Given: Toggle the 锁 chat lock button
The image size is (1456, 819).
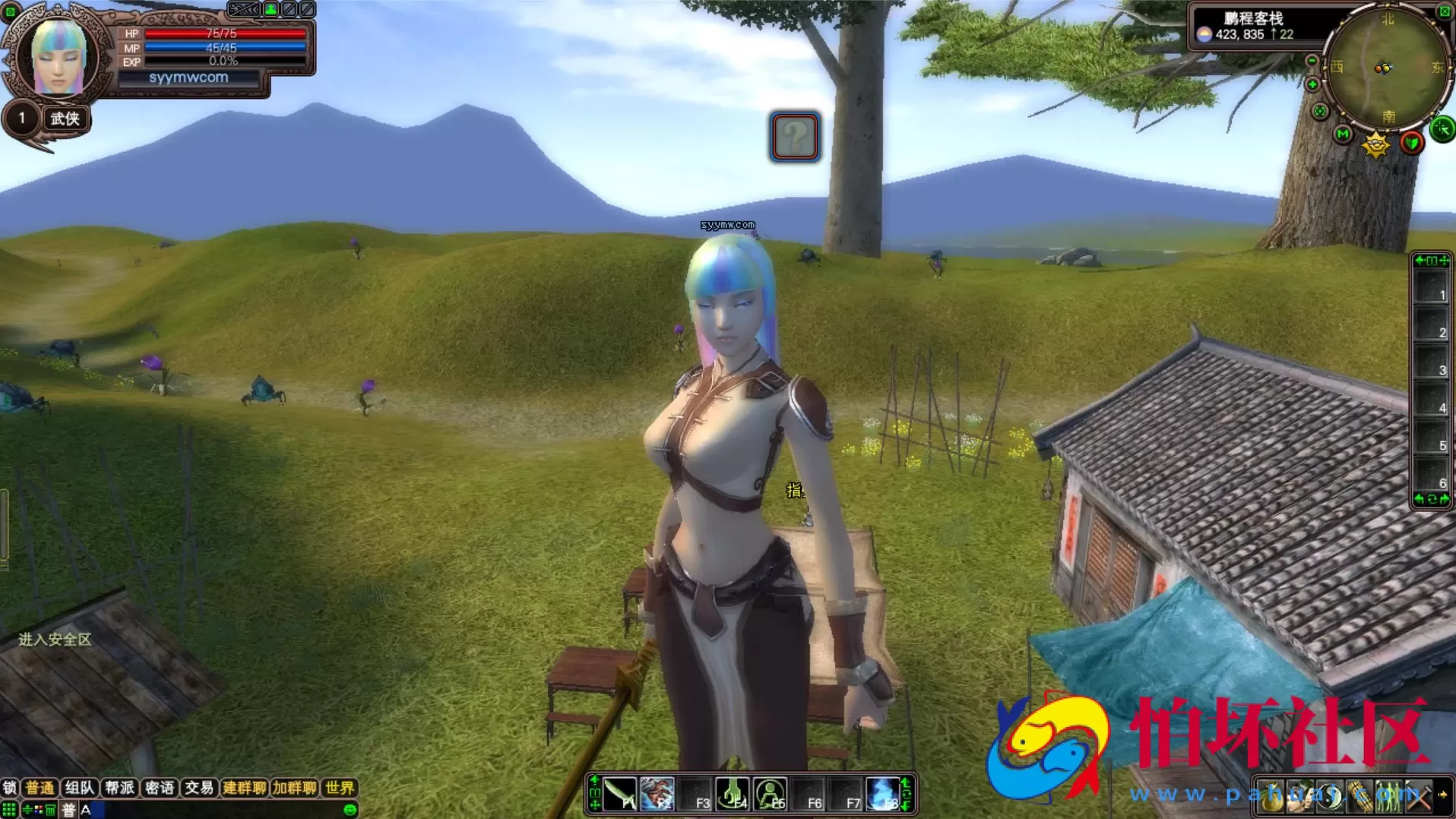Looking at the screenshot, I should tap(9, 788).
